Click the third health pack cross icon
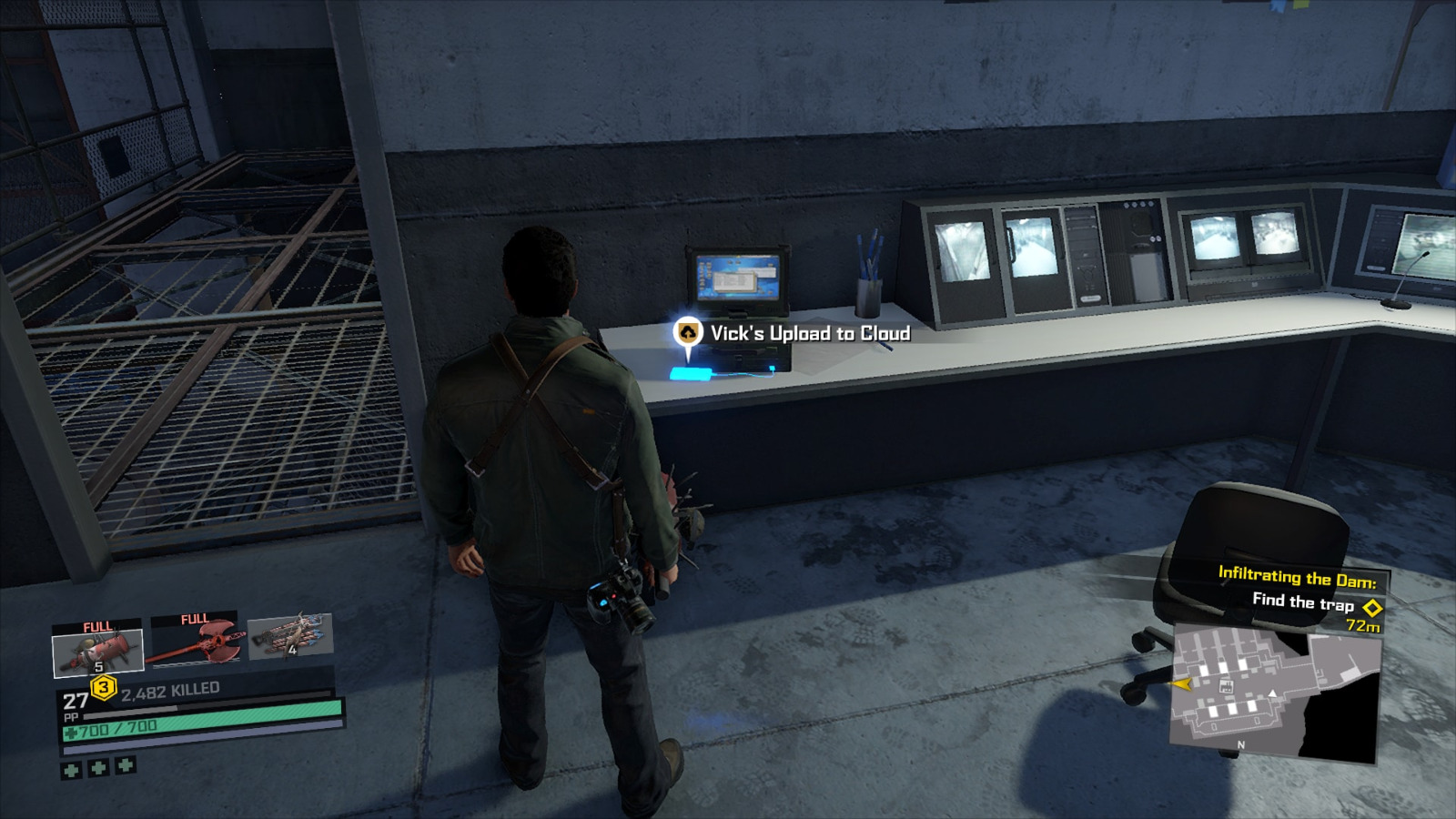This screenshot has height=819, width=1456. (x=125, y=765)
